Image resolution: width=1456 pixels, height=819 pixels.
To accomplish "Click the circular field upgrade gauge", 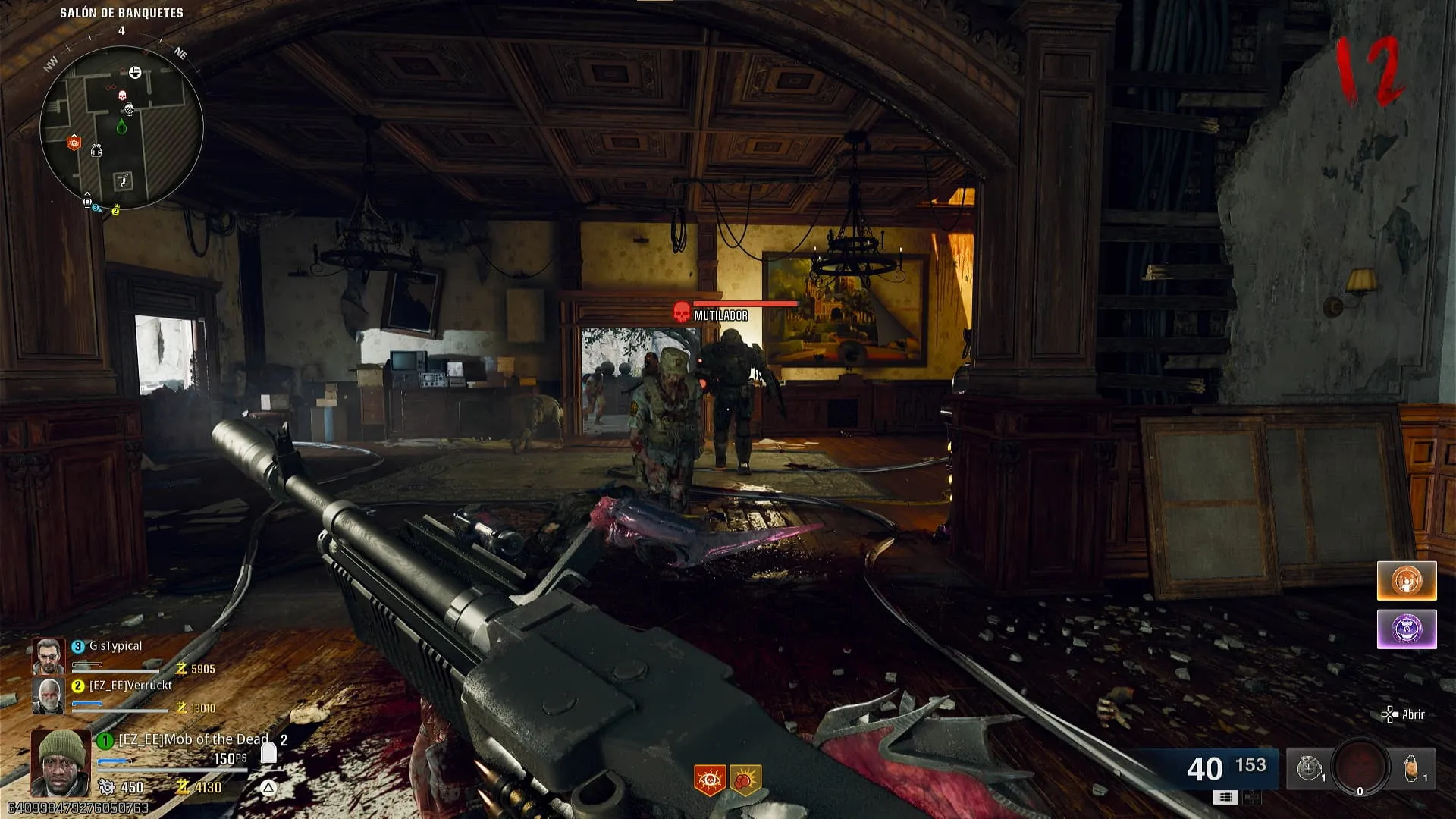I will click(x=1360, y=767).
